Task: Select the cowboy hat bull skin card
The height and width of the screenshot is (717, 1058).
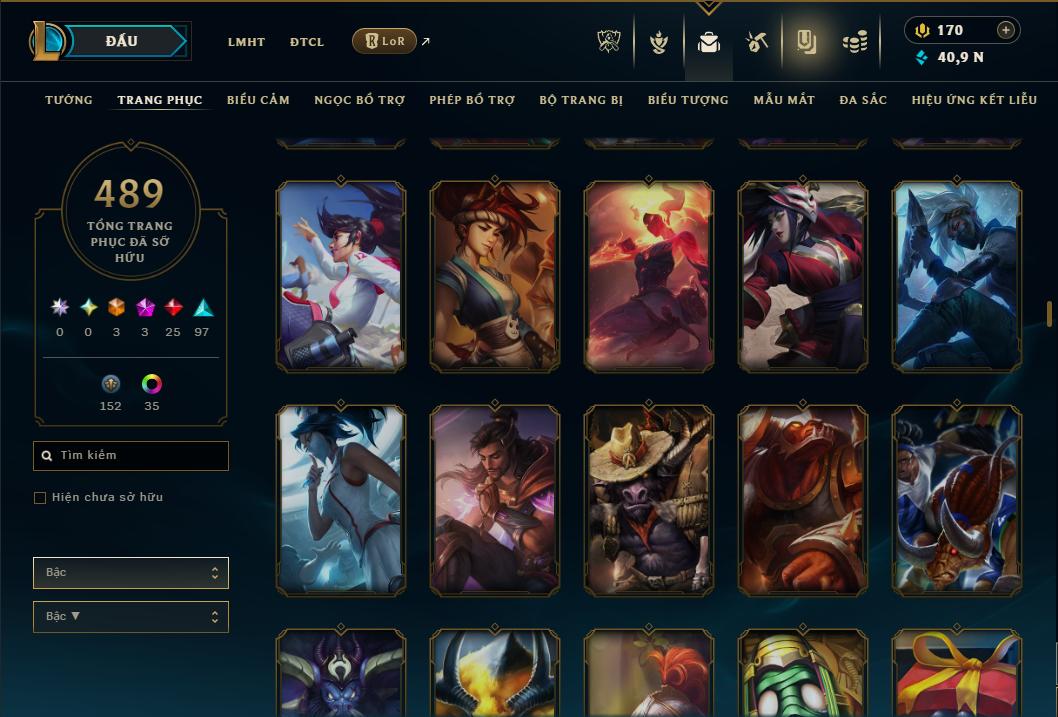Action: point(649,500)
